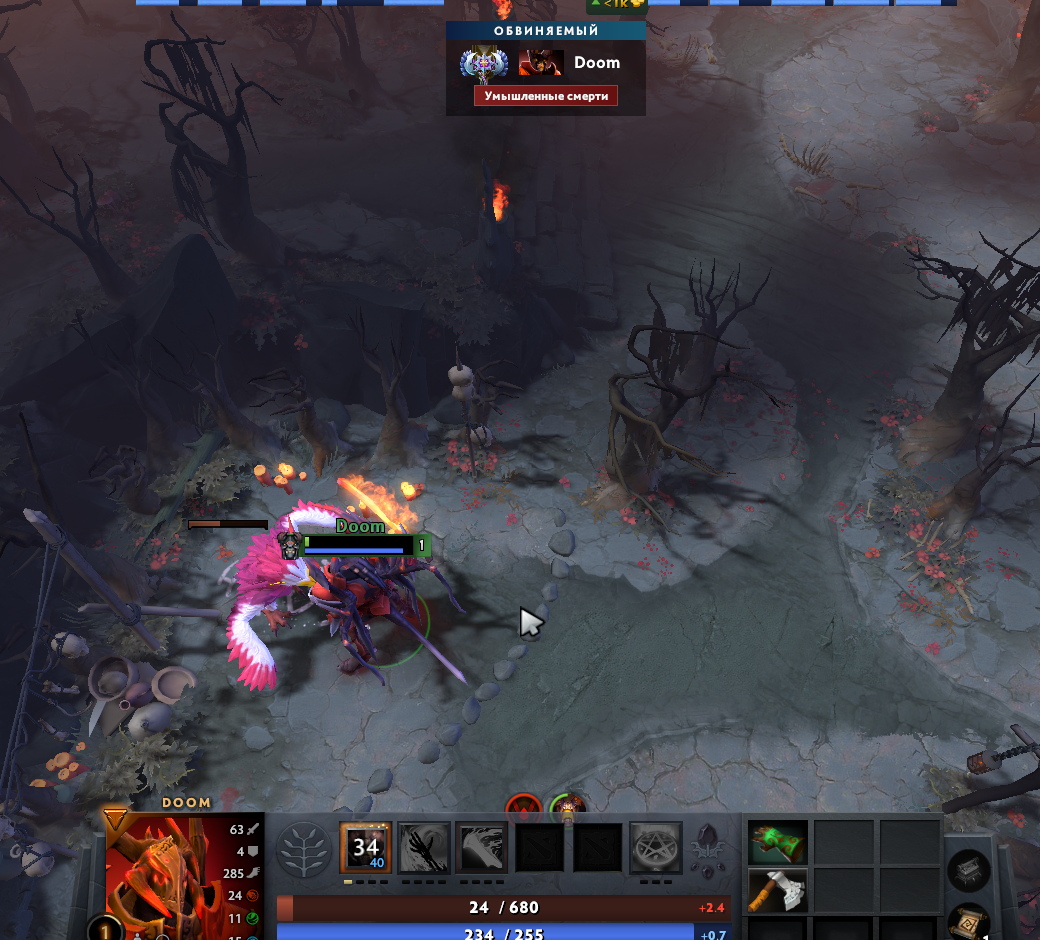Click the red 'Умышленные смерти' label
Viewport: 1040px width, 940px height.
point(546,96)
